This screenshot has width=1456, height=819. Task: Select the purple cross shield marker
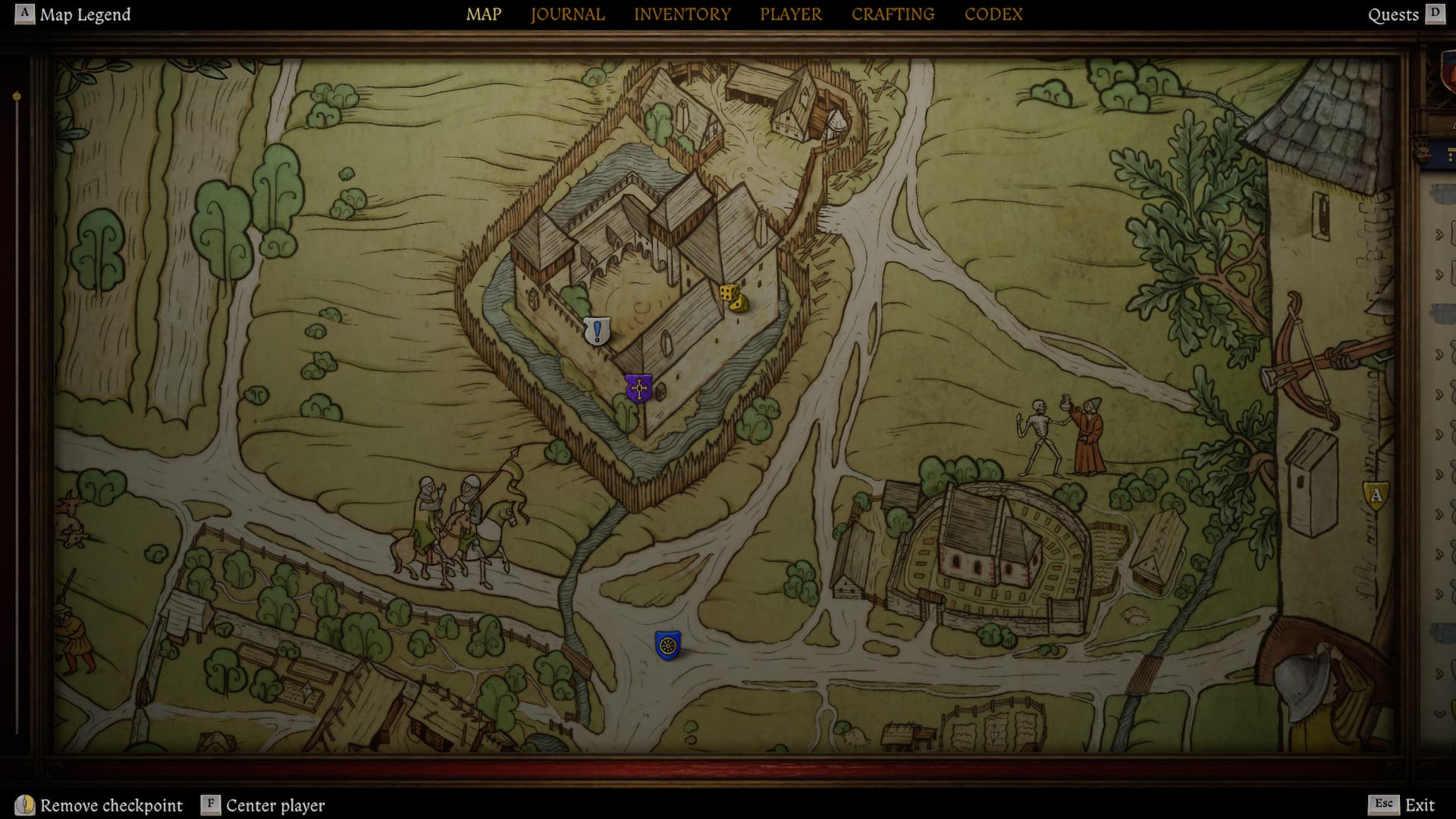point(639,388)
